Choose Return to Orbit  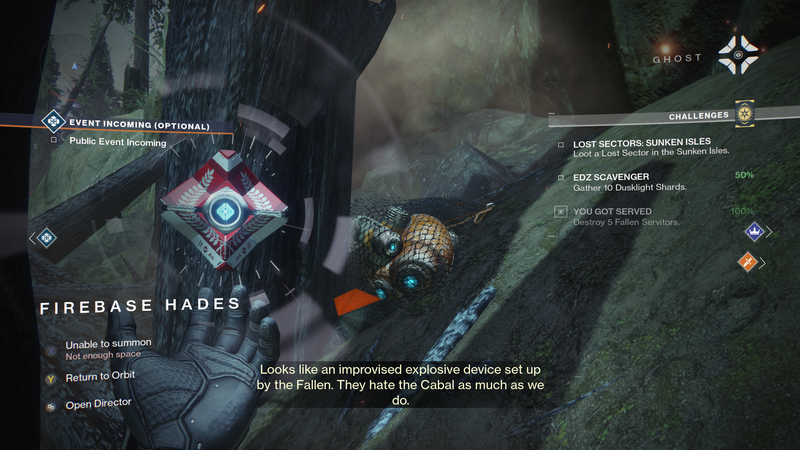(x=99, y=375)
